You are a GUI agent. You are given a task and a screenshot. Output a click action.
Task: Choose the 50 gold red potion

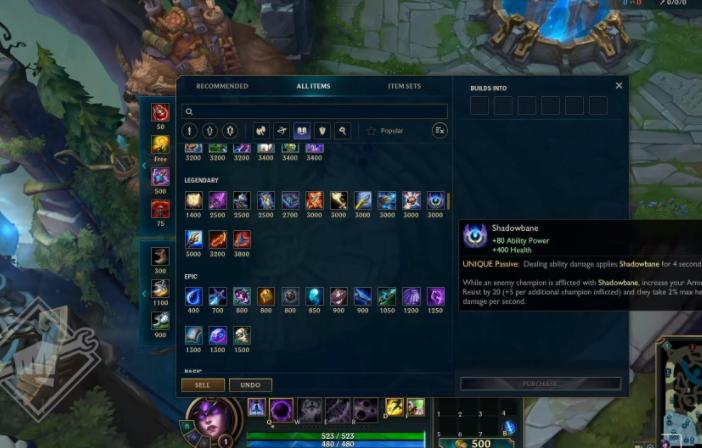pyautogui.click(x=160, y=113)
